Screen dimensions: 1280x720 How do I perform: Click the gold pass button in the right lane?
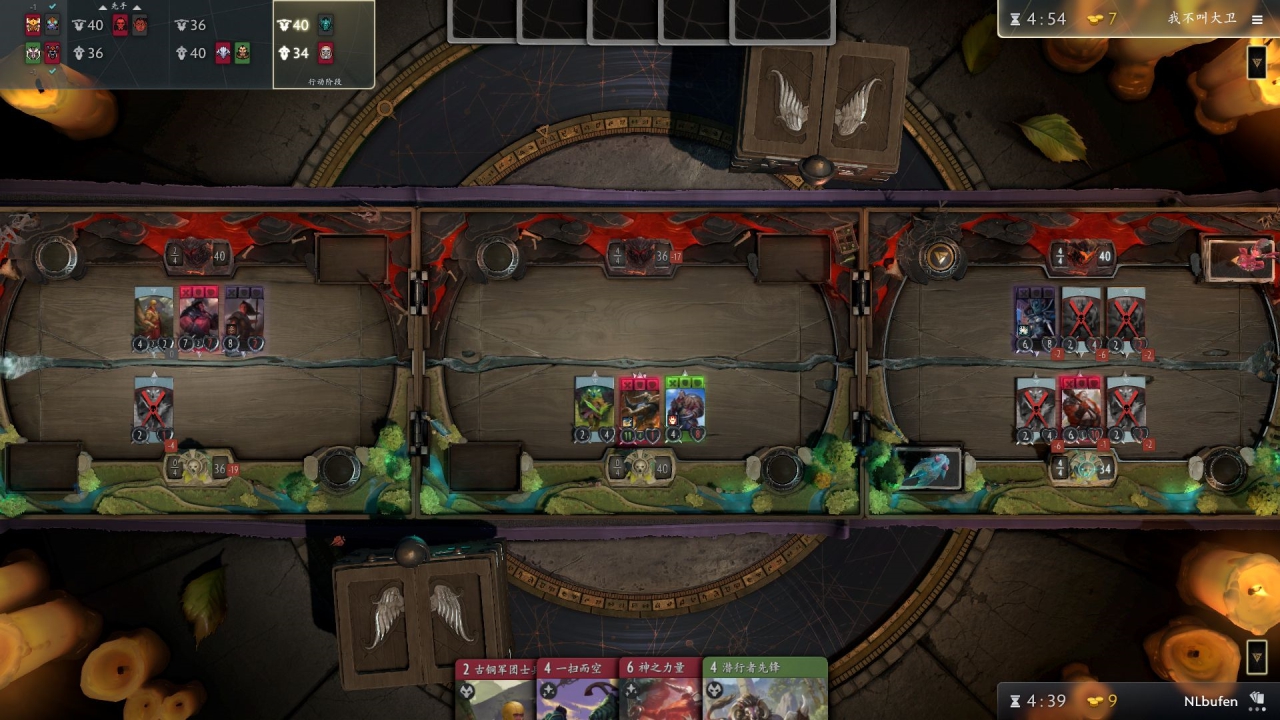(x=939, y=259)
